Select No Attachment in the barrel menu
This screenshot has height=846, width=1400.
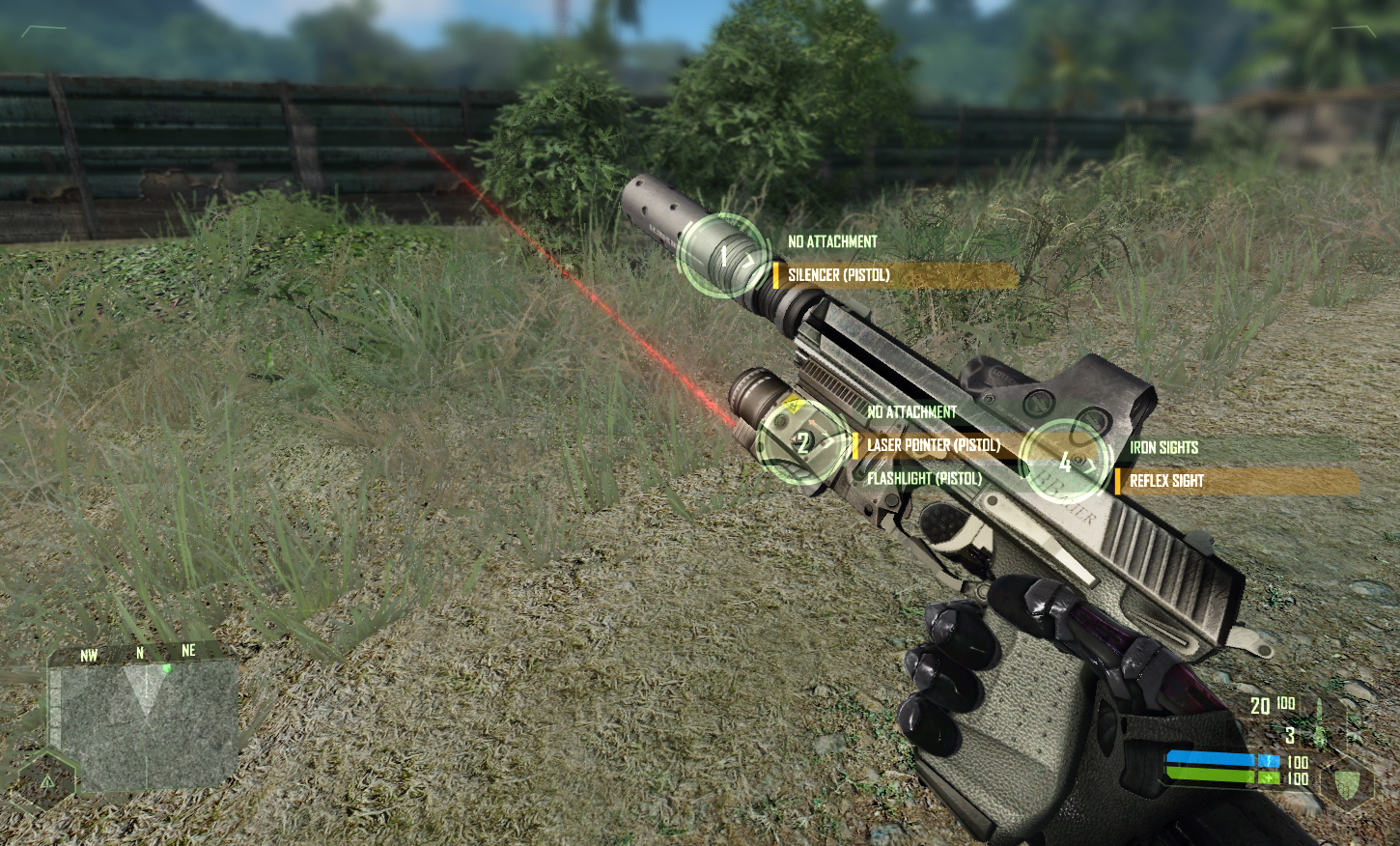832,241
